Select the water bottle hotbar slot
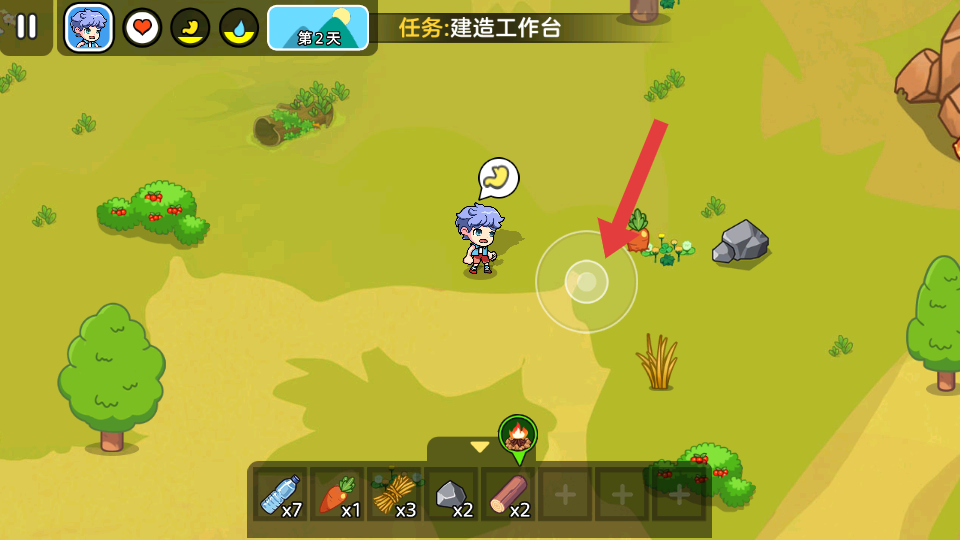 pos(281,494)
